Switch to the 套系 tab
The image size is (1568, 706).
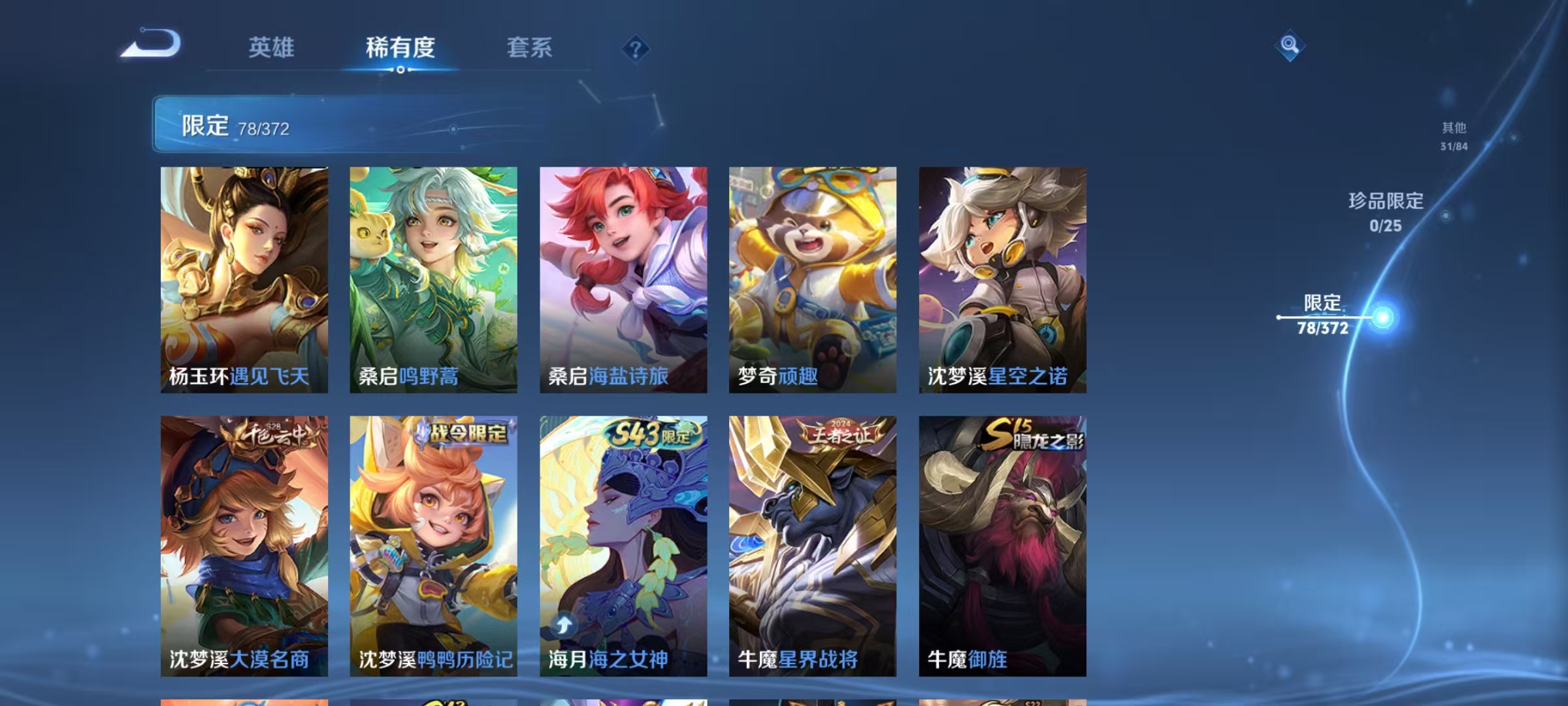[531, 48]
